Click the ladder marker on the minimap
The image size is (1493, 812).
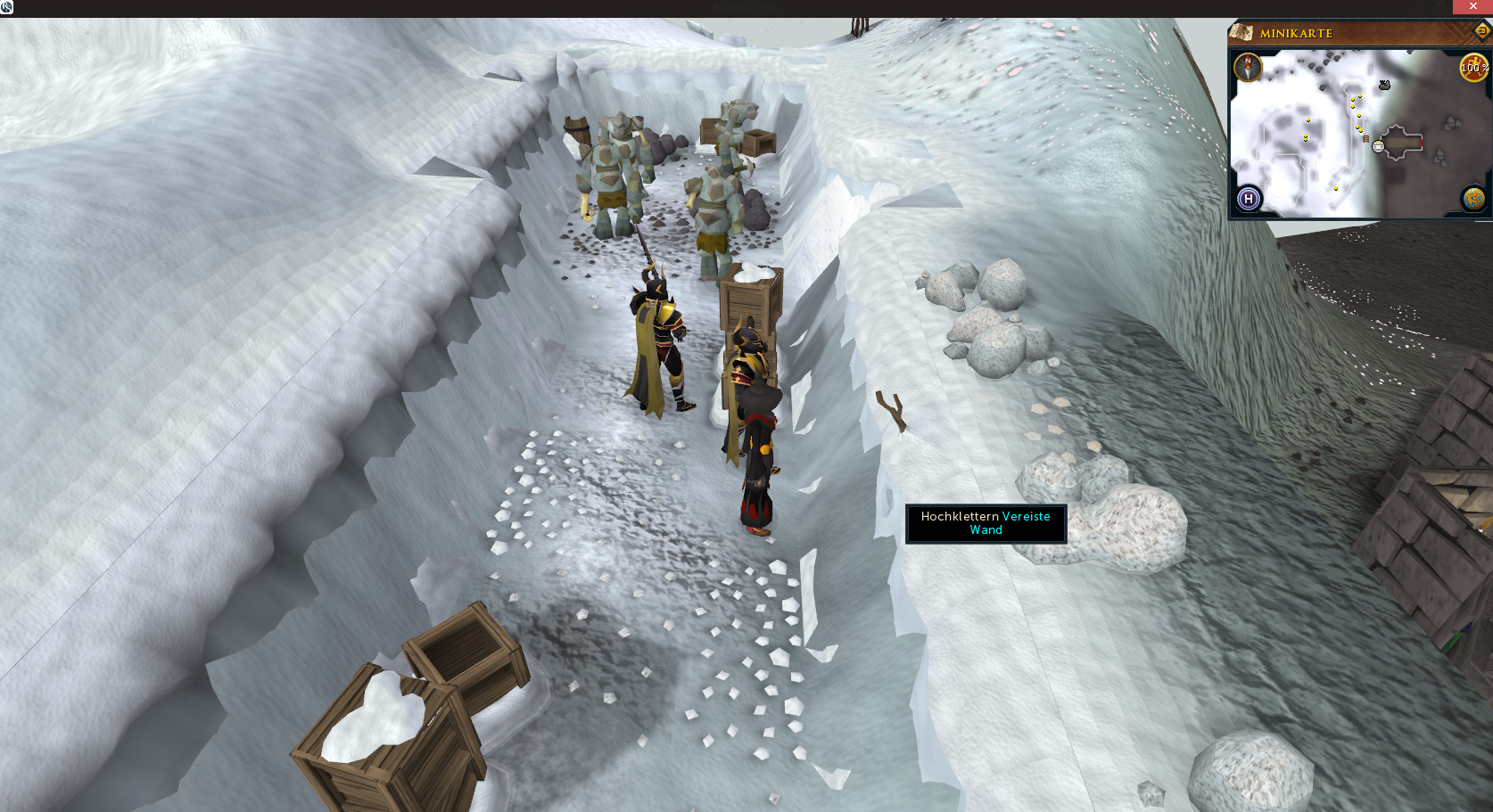(x=1365, y=139)
